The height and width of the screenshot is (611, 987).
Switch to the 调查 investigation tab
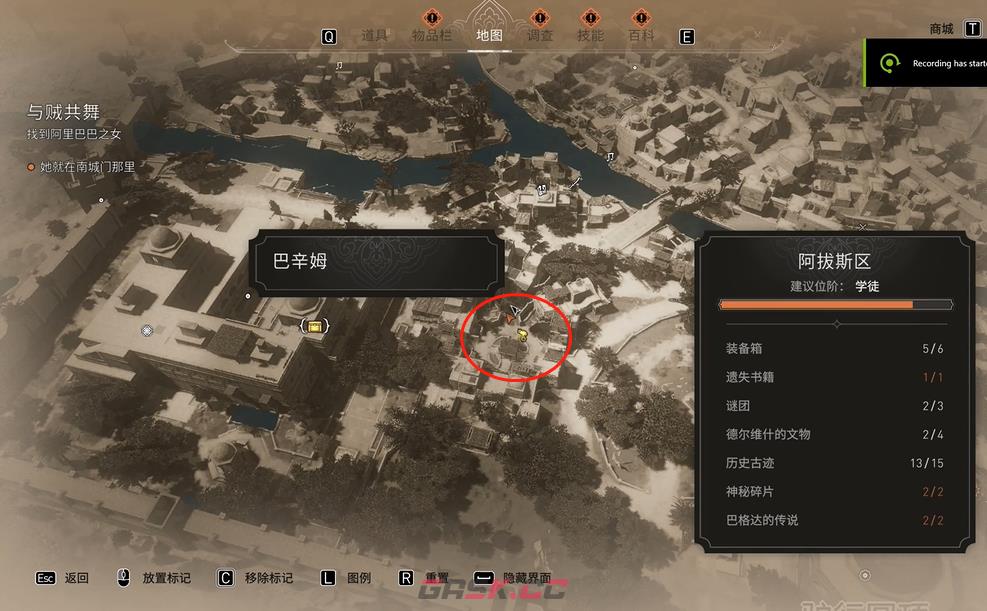(x=540, y=36)
